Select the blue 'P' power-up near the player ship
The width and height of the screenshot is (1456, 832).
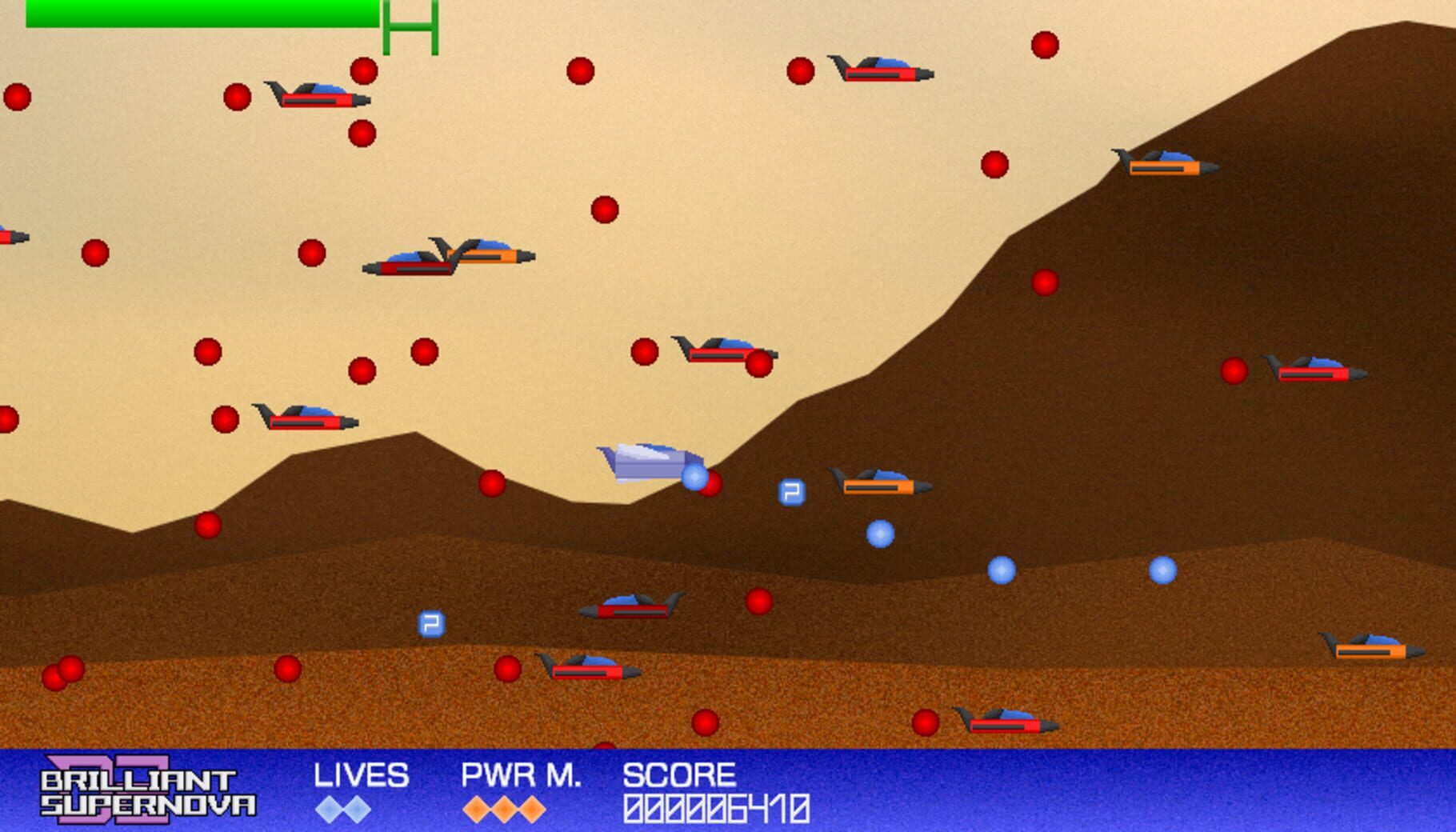point(790,491)
